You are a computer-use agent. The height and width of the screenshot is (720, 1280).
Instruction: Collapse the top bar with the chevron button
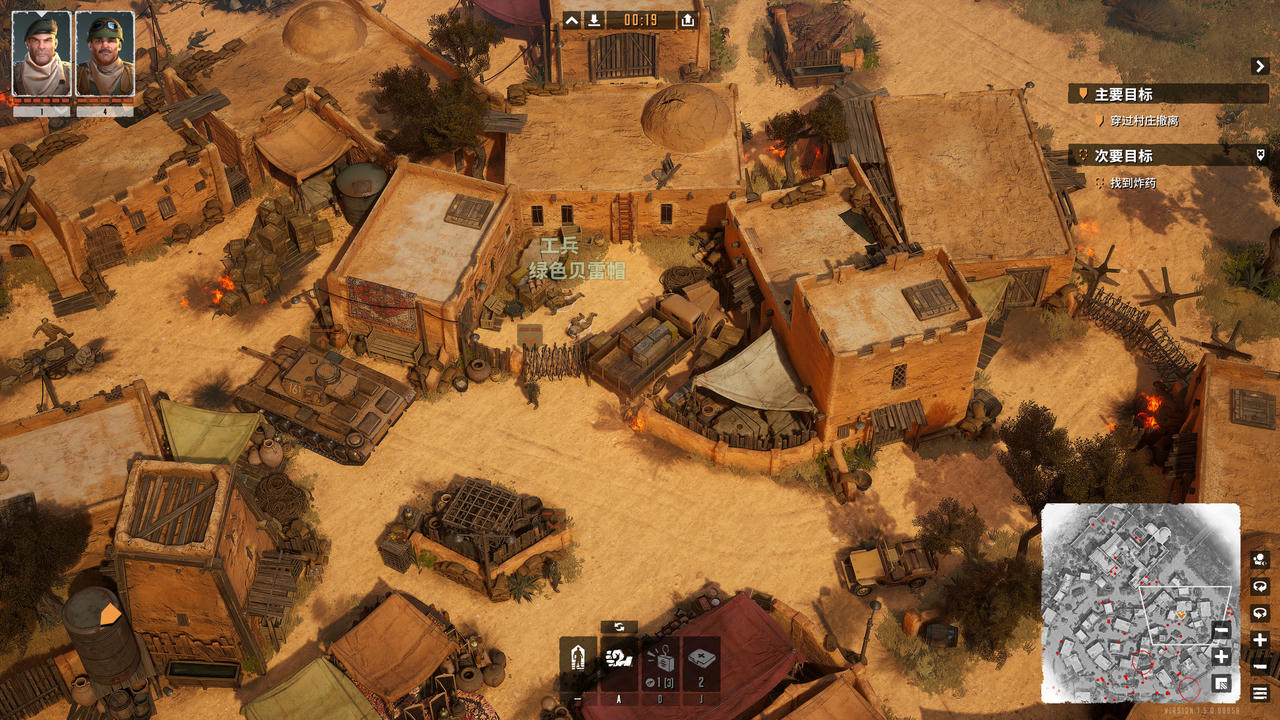pyautogui.click(x=571, y=20)
